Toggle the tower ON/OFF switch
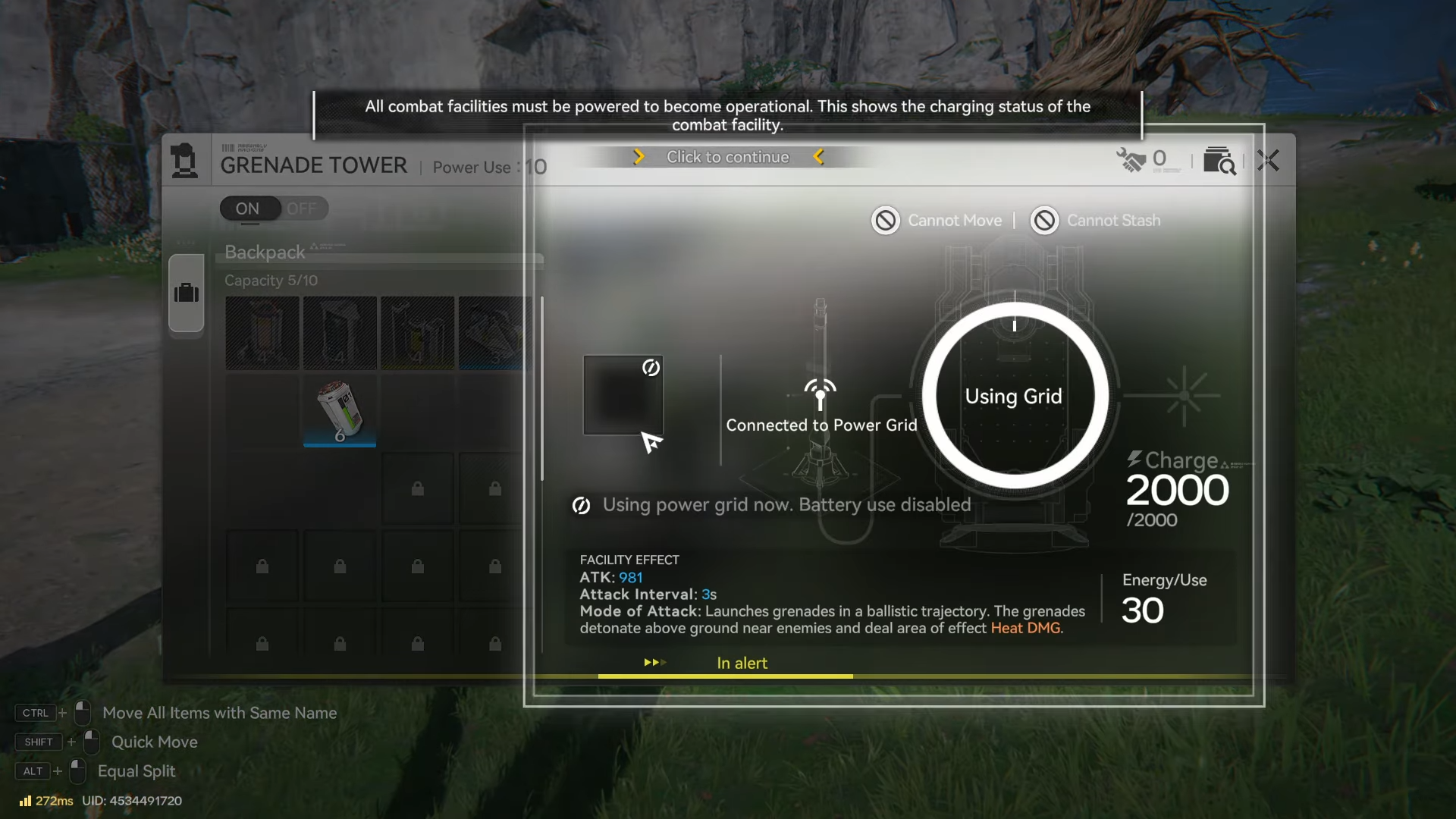This screenshot has width=1456, height=819. tap(274, 209)
